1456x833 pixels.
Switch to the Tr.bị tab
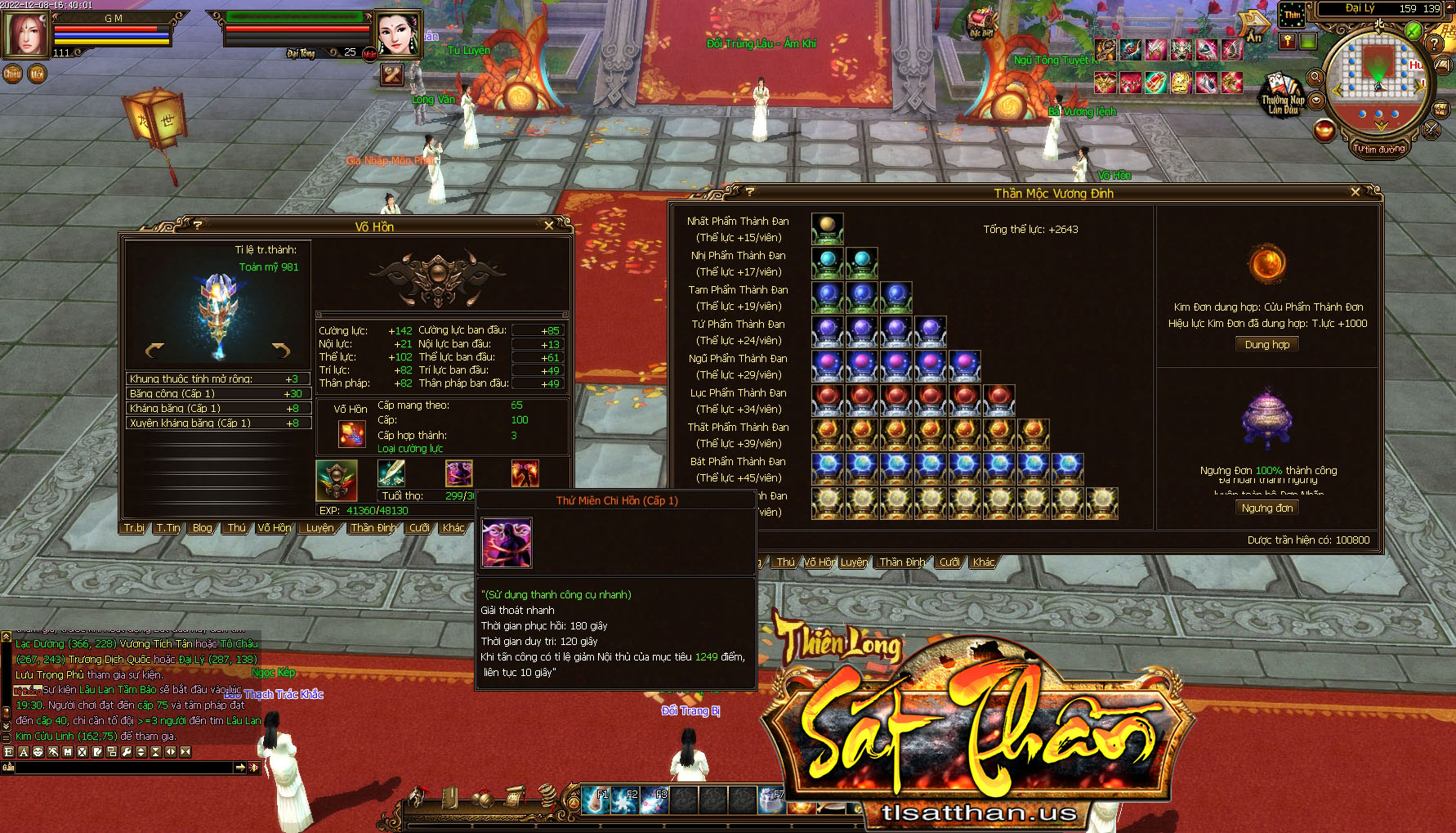click(x=135, y=528)
